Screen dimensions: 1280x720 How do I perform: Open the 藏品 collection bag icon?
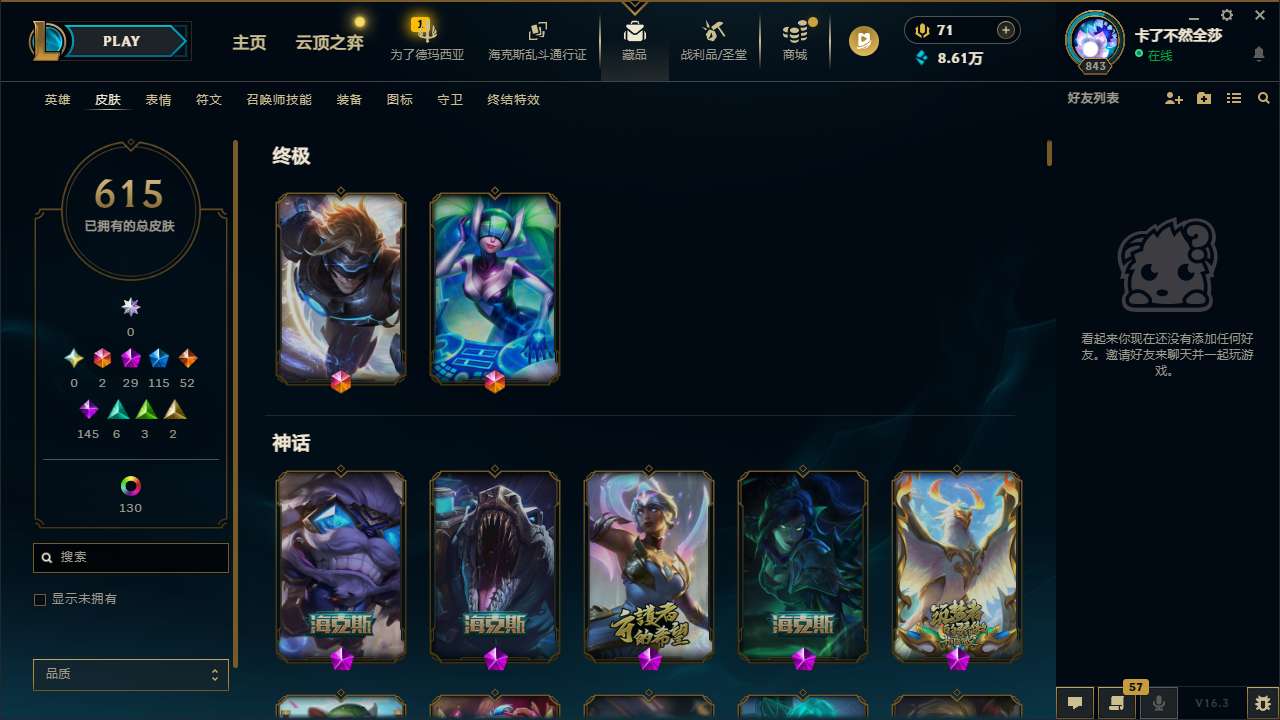(634, 36)
